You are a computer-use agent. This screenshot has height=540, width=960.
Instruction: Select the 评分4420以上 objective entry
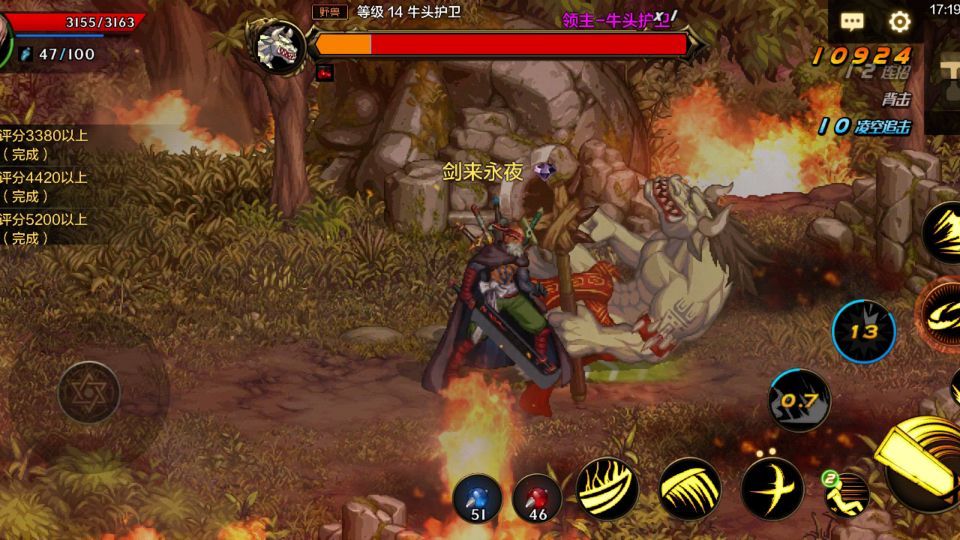[x=44, y=187]
